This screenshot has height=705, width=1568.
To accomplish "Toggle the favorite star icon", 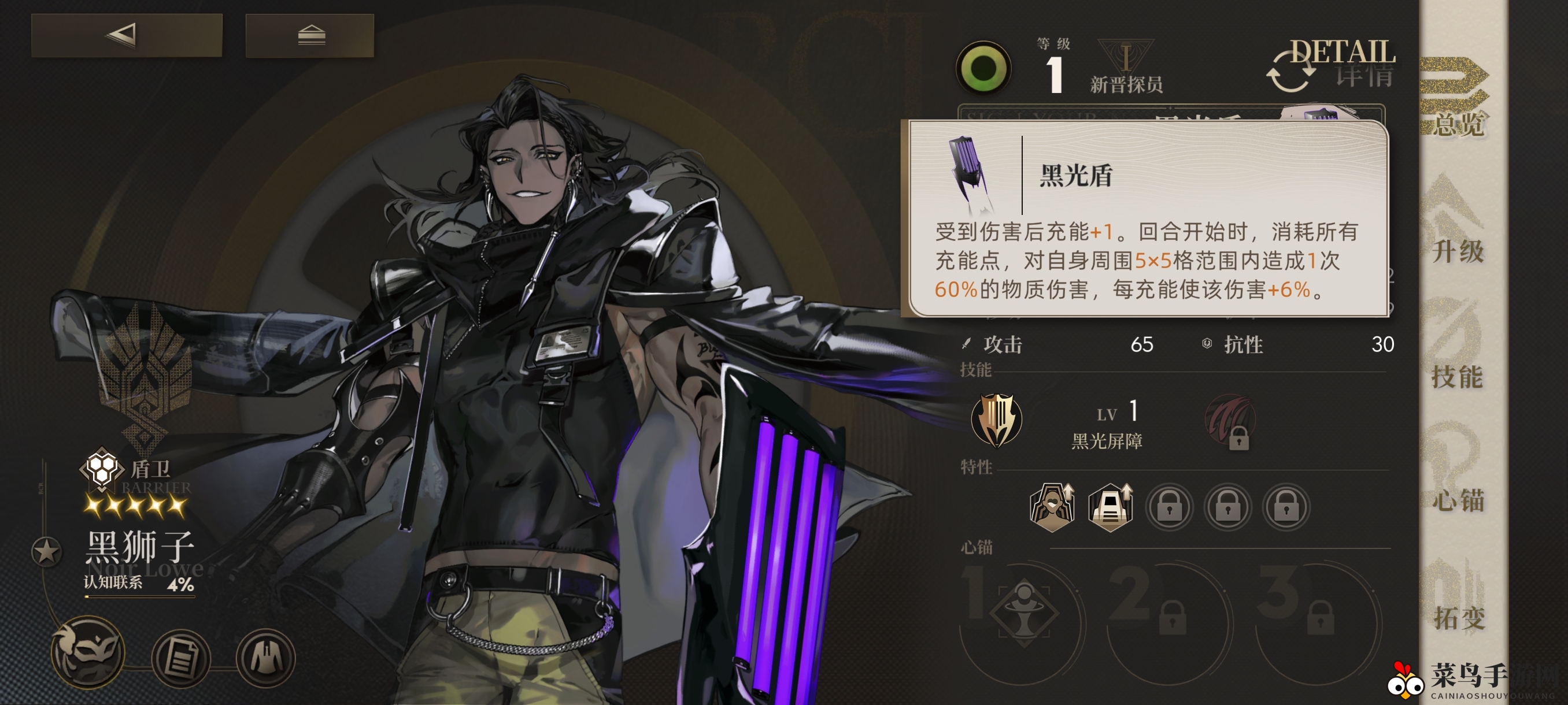I will click(x=46, y=551).
